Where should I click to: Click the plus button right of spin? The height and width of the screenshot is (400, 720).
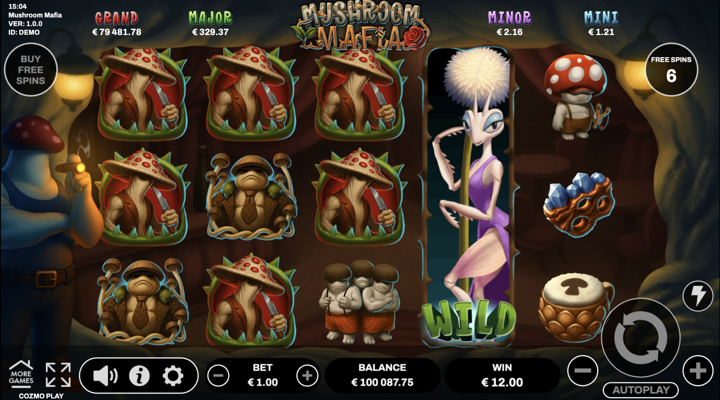(x=698, y=371)
